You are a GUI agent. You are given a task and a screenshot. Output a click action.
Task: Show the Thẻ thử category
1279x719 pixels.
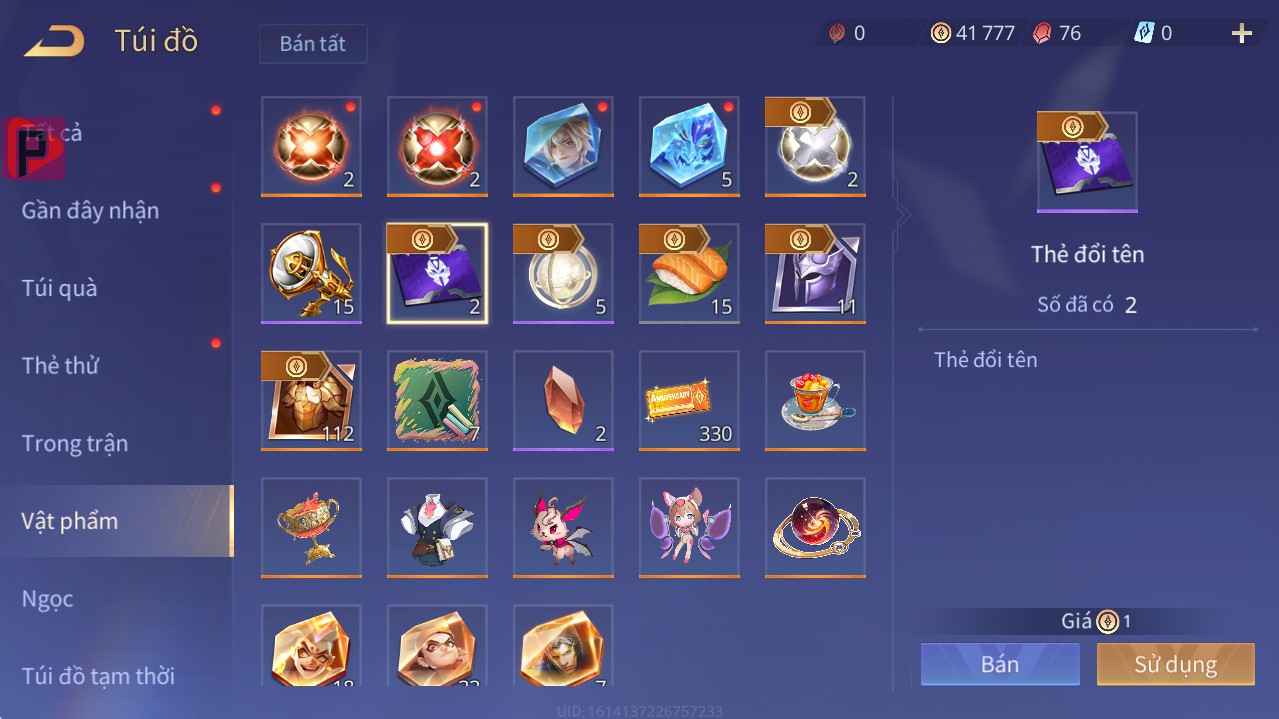point(60,365)
